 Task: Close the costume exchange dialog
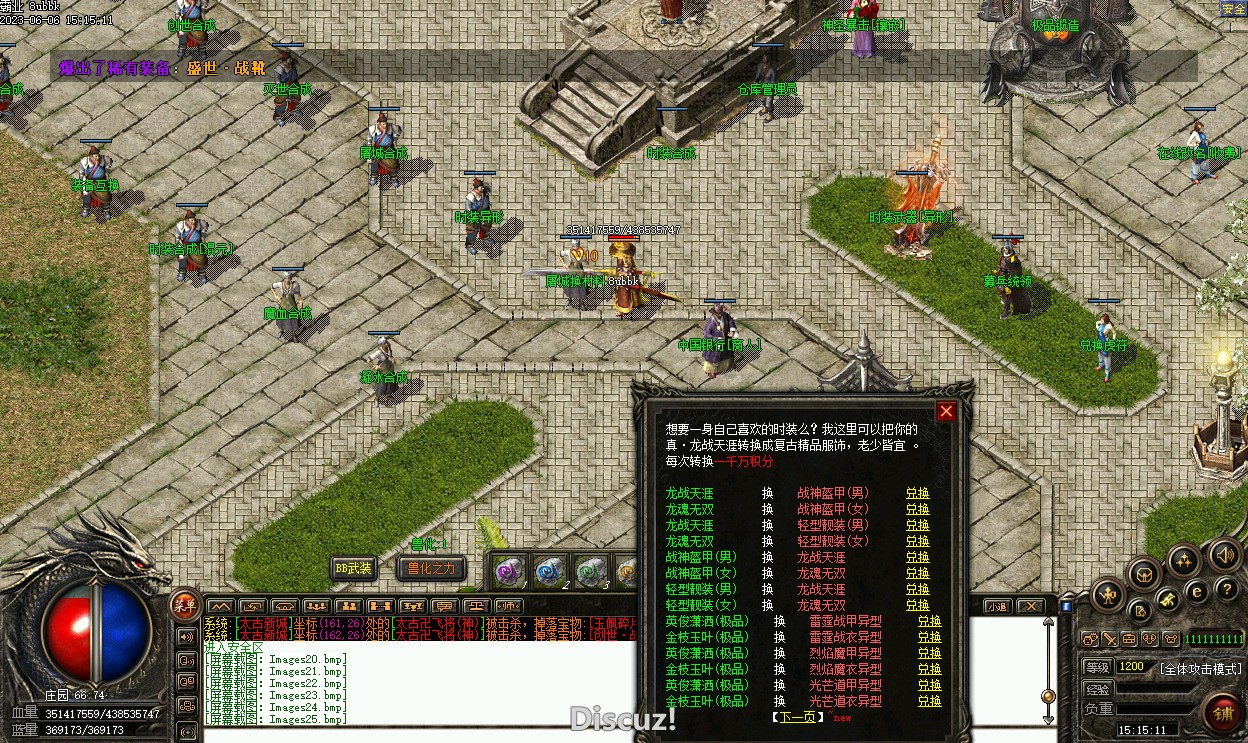point(946,411)
